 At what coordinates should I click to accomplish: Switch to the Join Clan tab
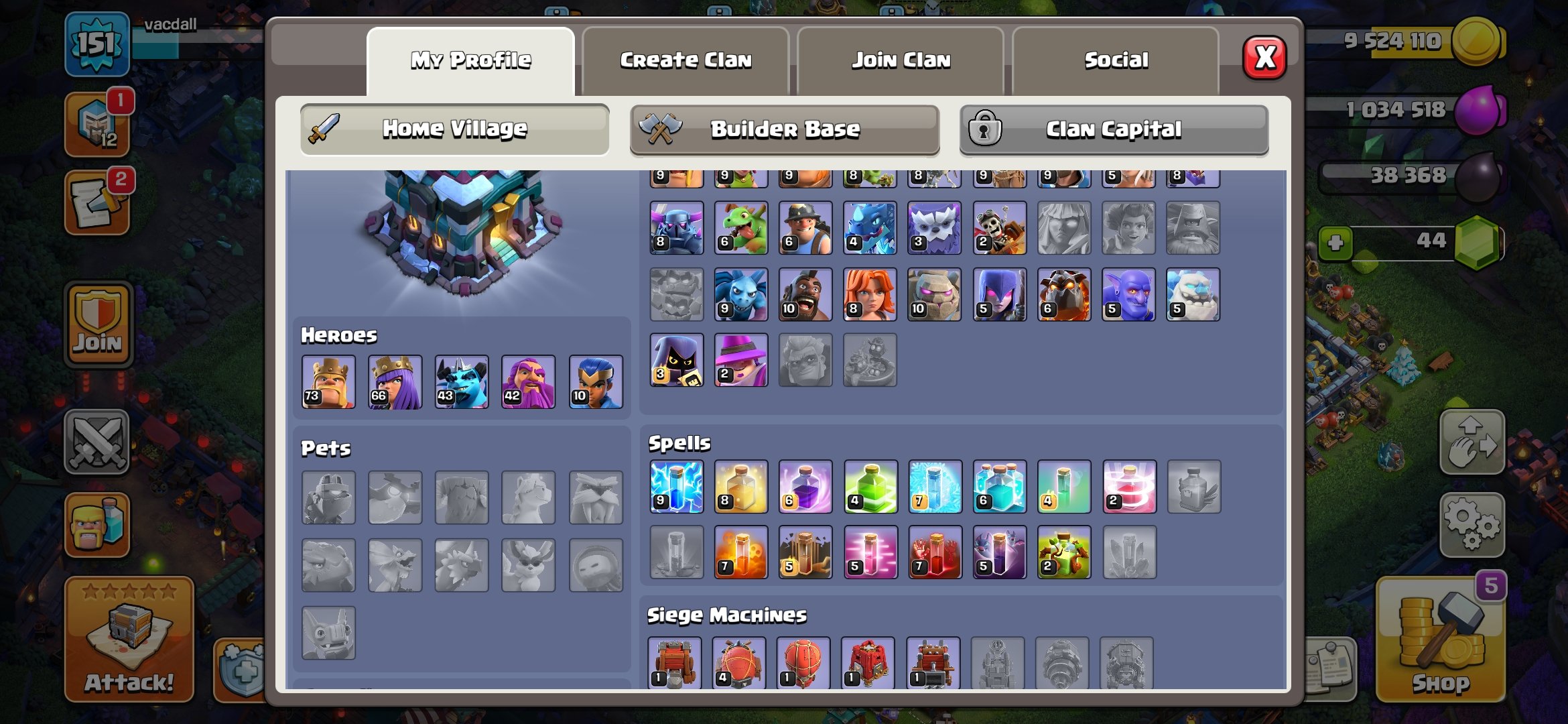(x=901, y=59)
